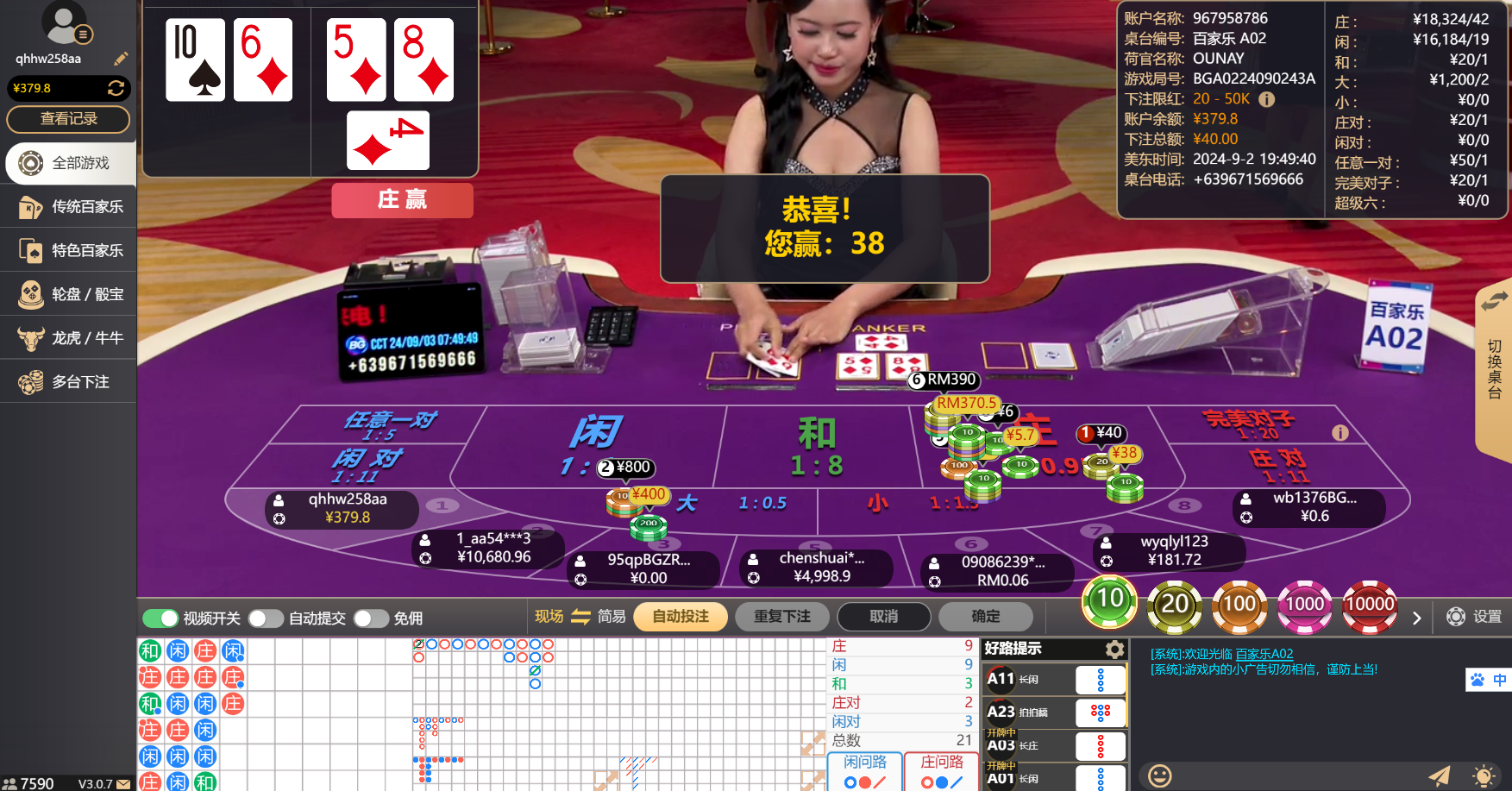1512x791 pixels.
Task: Open the chat emoji picker
Action: [x=1157, y=776]
